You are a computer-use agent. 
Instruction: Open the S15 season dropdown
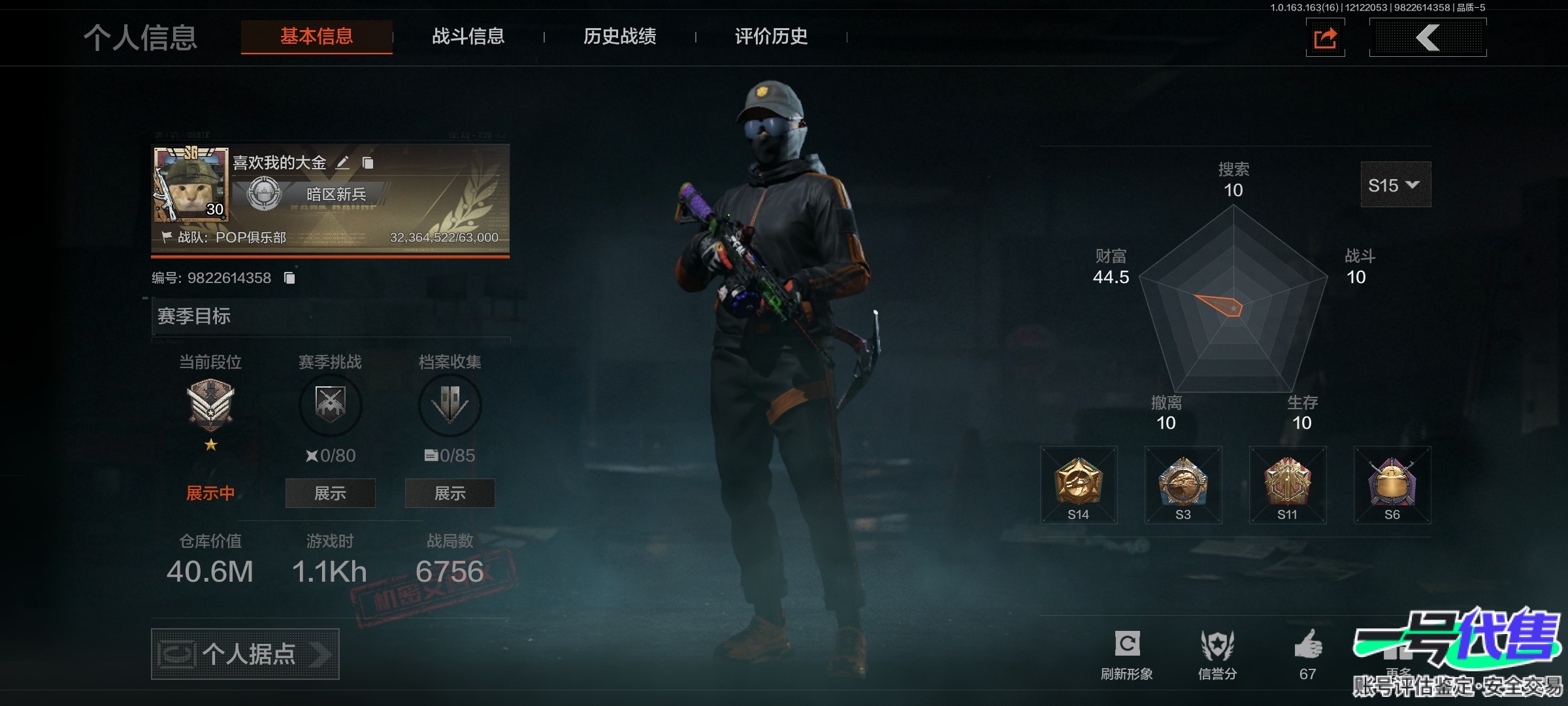(x=1395, y=185)
